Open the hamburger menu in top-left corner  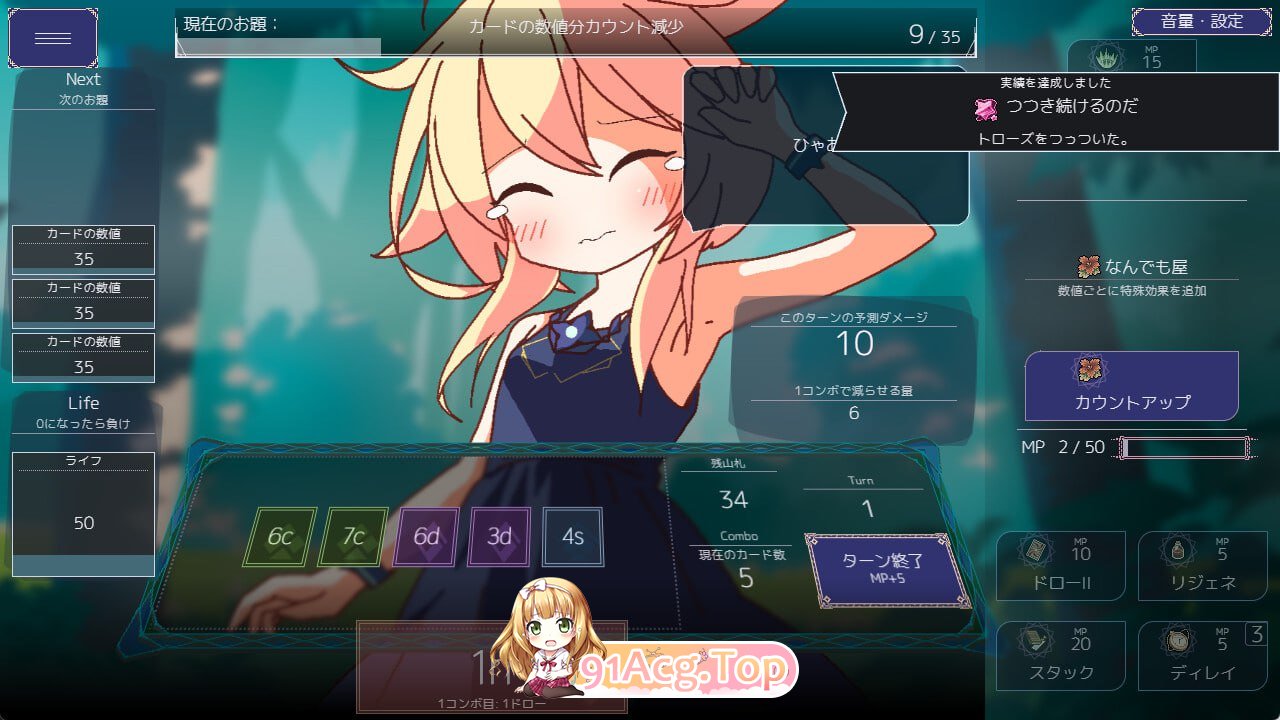[53, 38]
